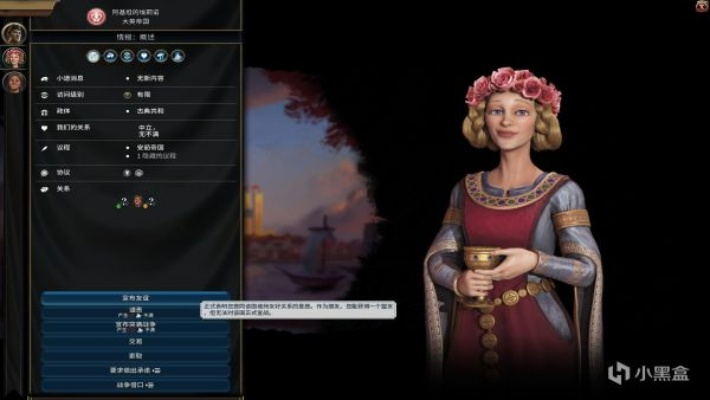Select the leader portrait above Eleanor's
This screenshot has height=400, width=710.
pyautogui.click(x=13, y=33)
